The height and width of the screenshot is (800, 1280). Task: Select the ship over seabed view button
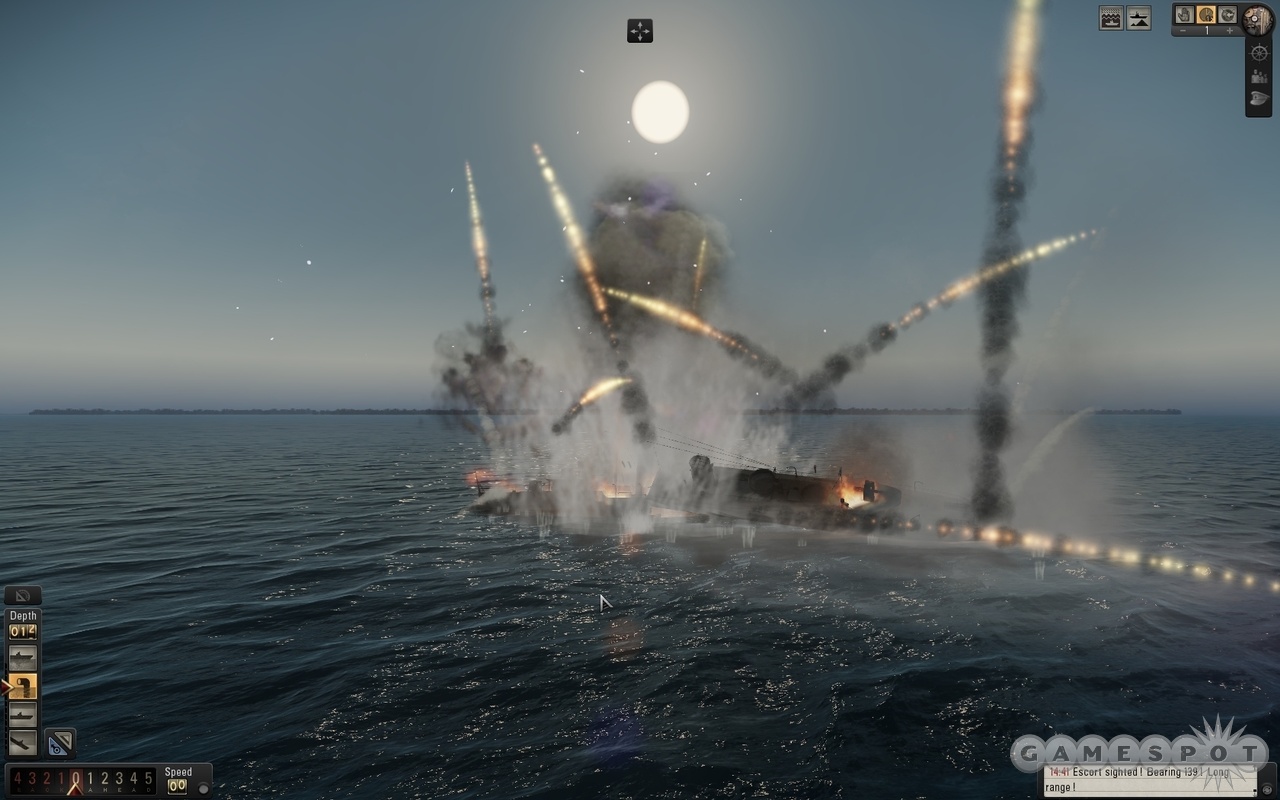pyautogui.click(x=1139, y=18)
